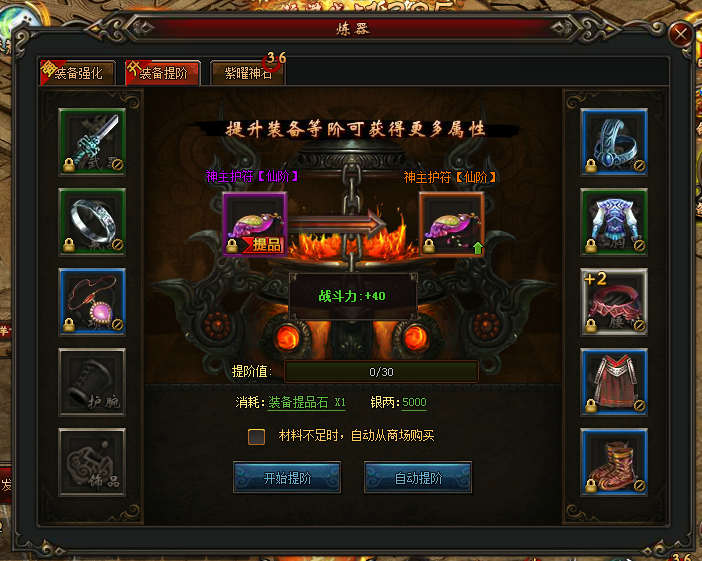Select the sword weapon equipment slot

pyautogui.click(x=92, y=142)
